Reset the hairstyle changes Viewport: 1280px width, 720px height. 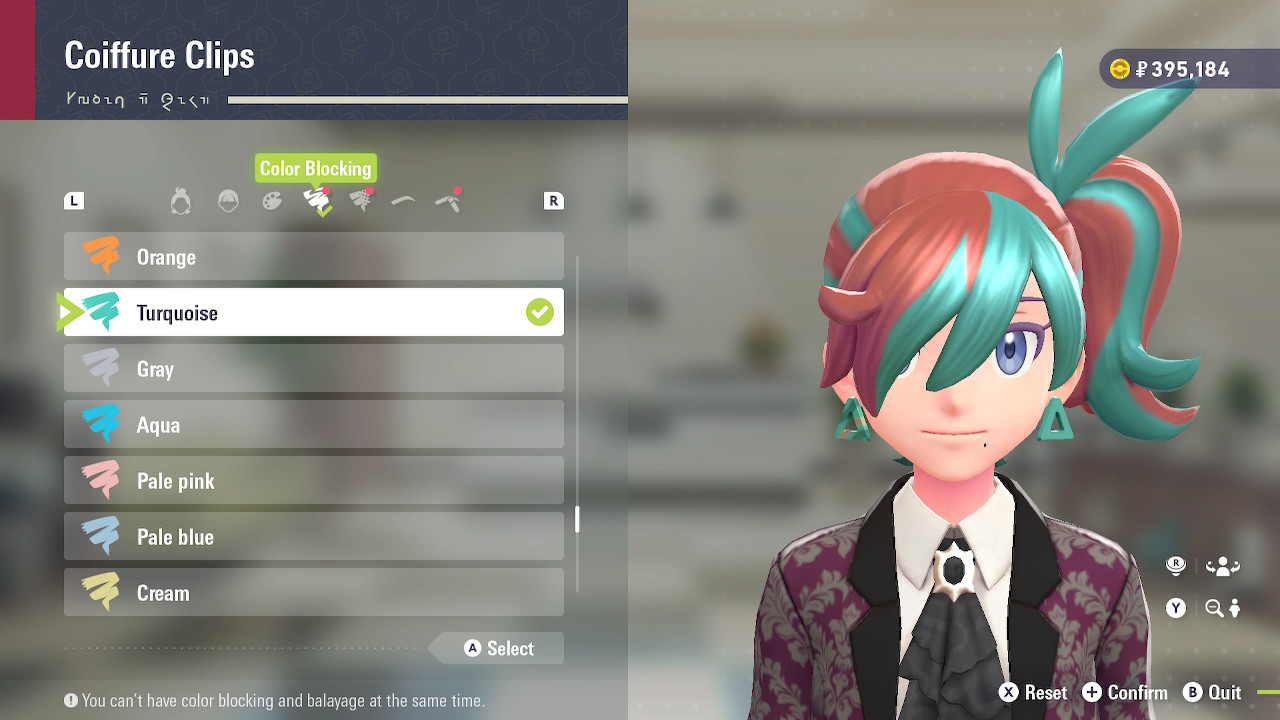[1033, 693]
